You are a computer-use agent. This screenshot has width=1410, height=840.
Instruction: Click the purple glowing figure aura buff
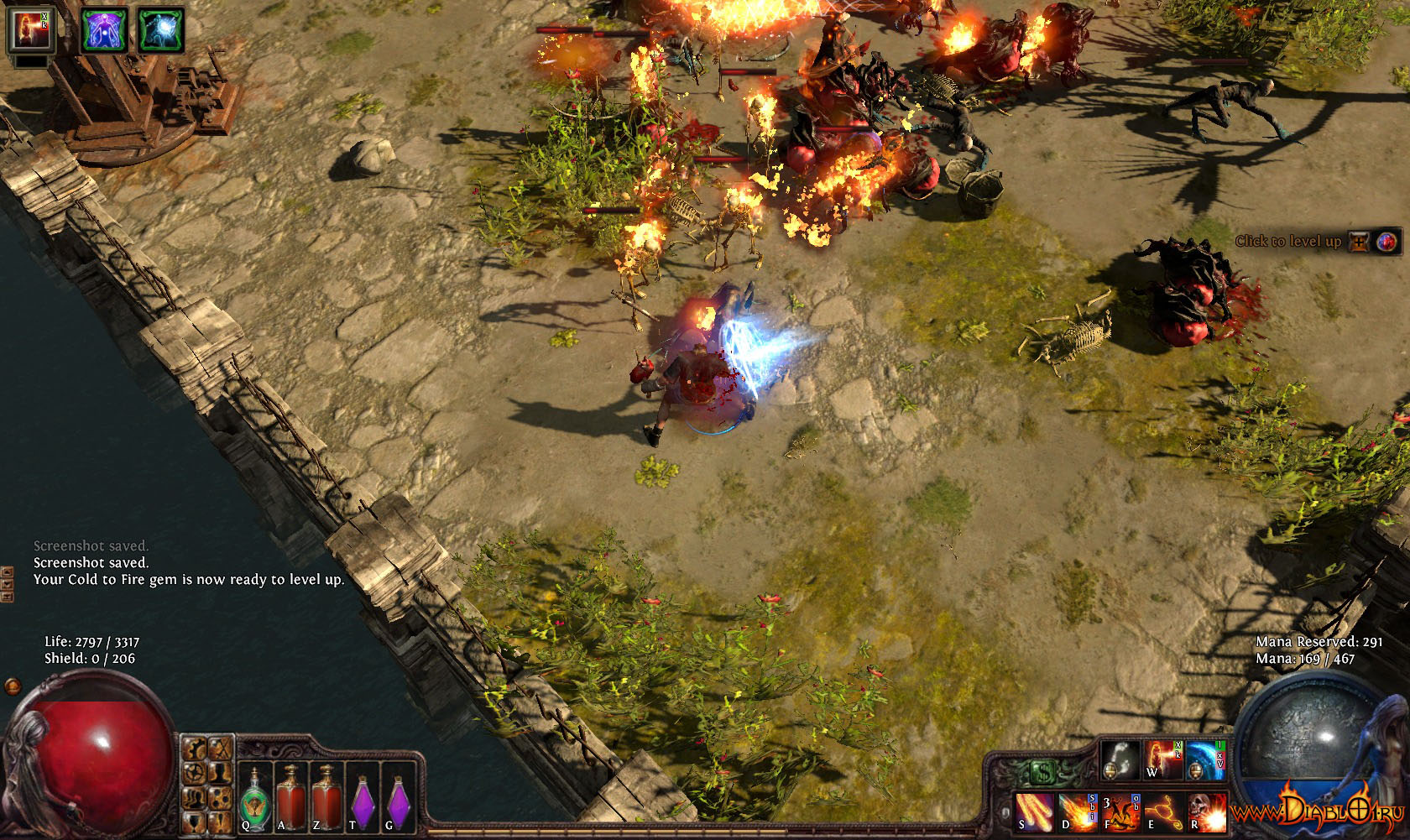[105, 29]
